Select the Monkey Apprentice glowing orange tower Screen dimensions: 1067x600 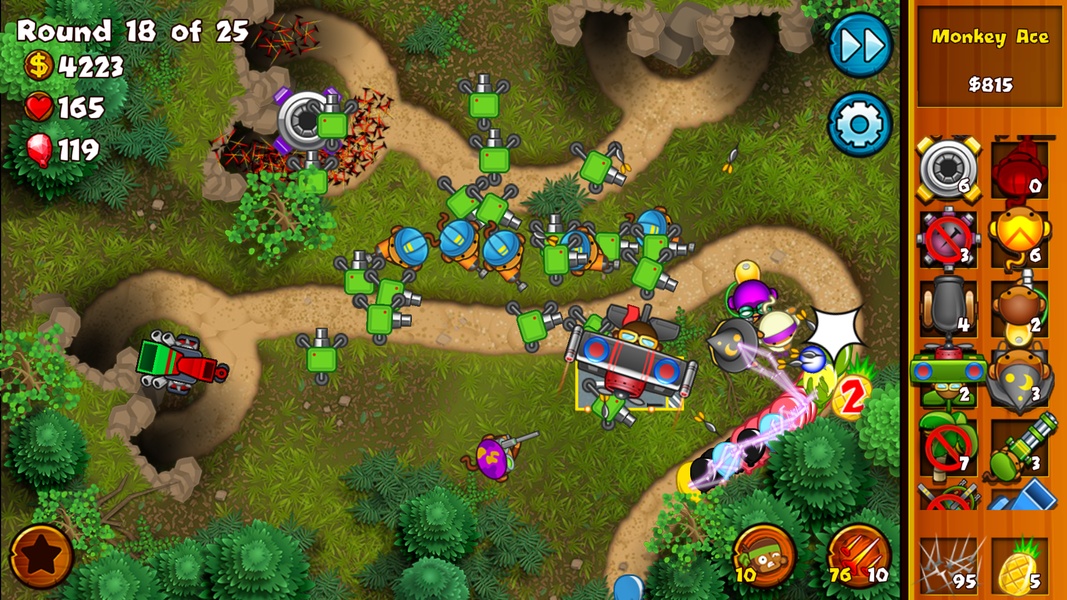point(1019,240)
